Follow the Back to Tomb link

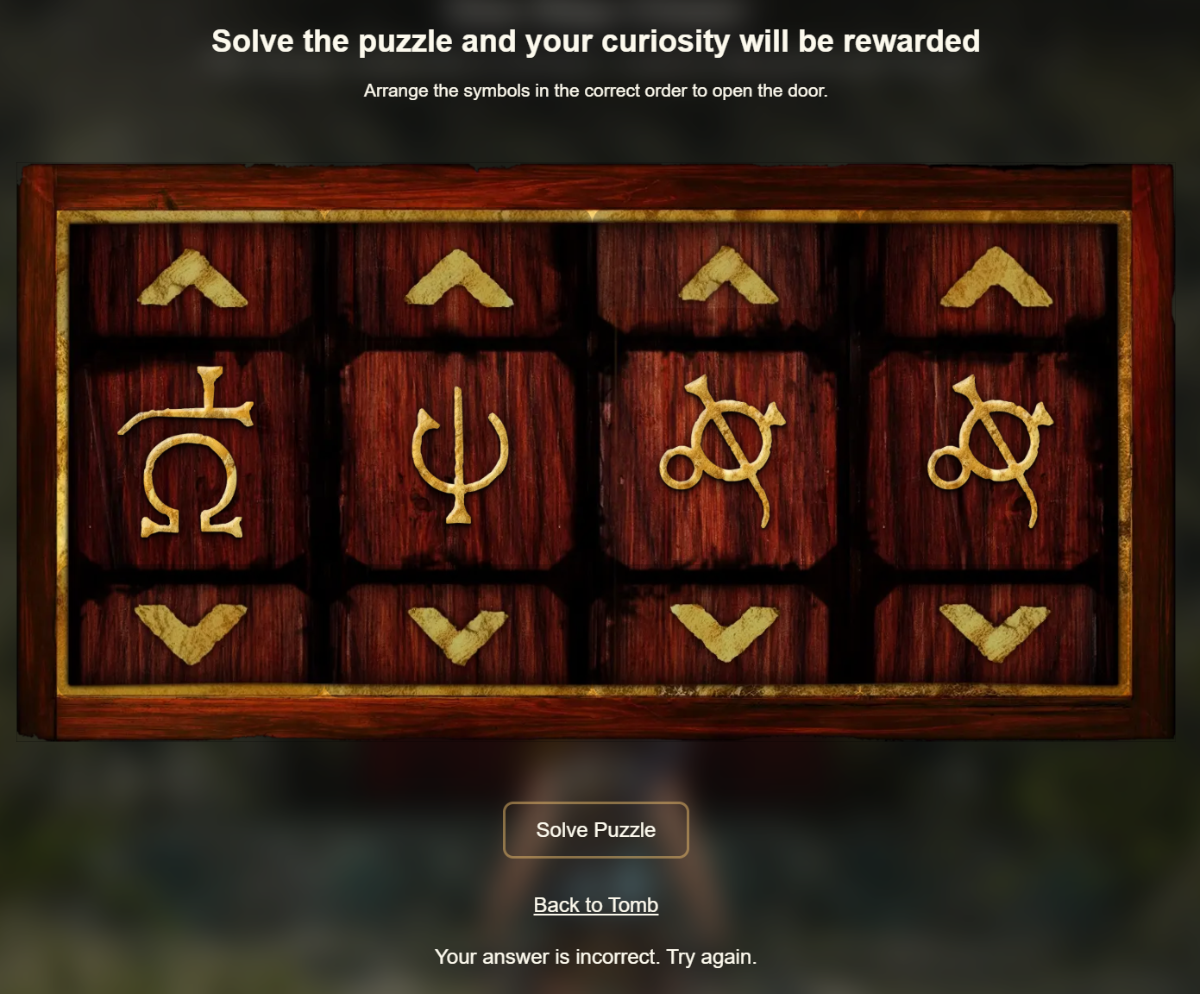tap(595, 905)
